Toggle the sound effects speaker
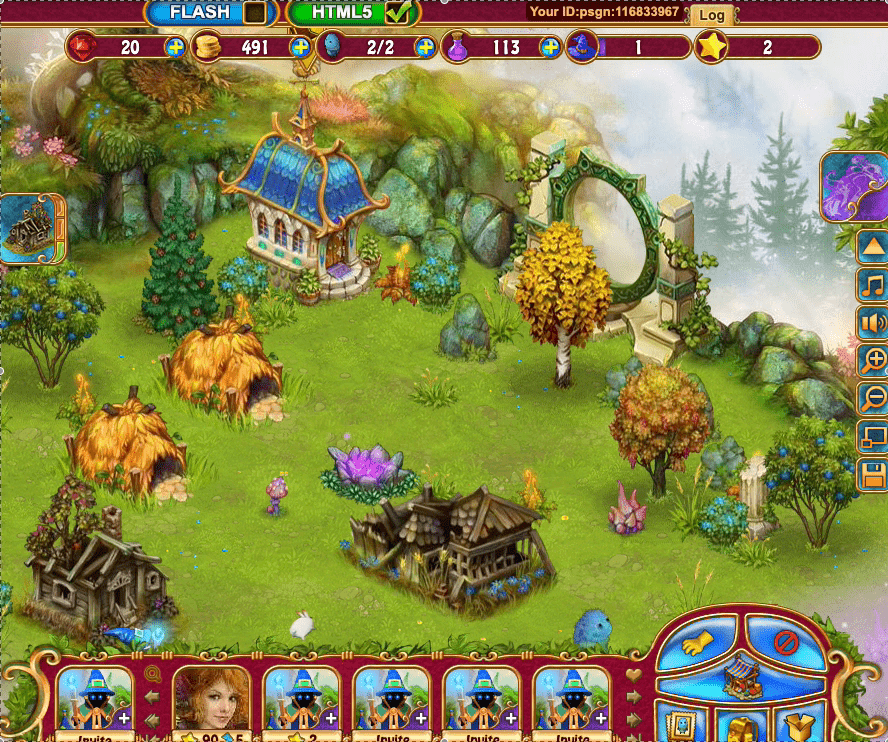Viewport: 888px width, 742px height. tap(873, 322)
